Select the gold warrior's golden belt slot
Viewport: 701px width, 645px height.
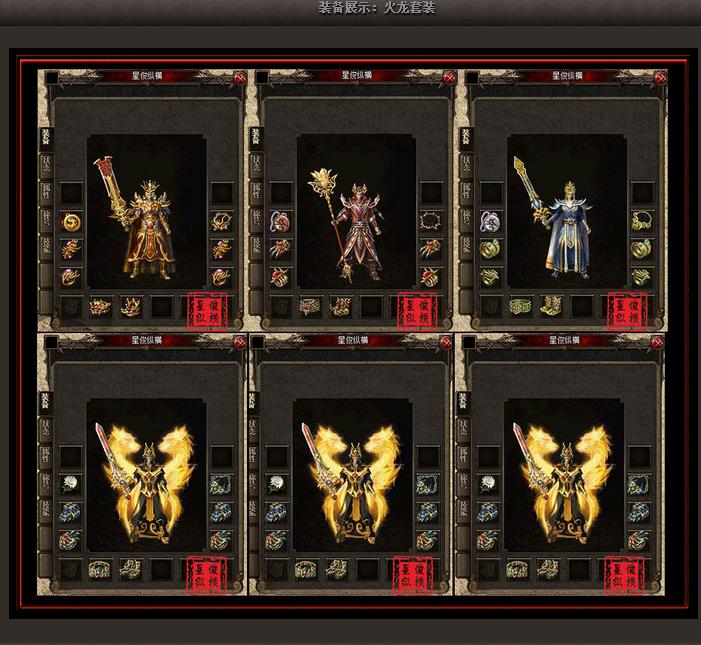pos(100,307)
